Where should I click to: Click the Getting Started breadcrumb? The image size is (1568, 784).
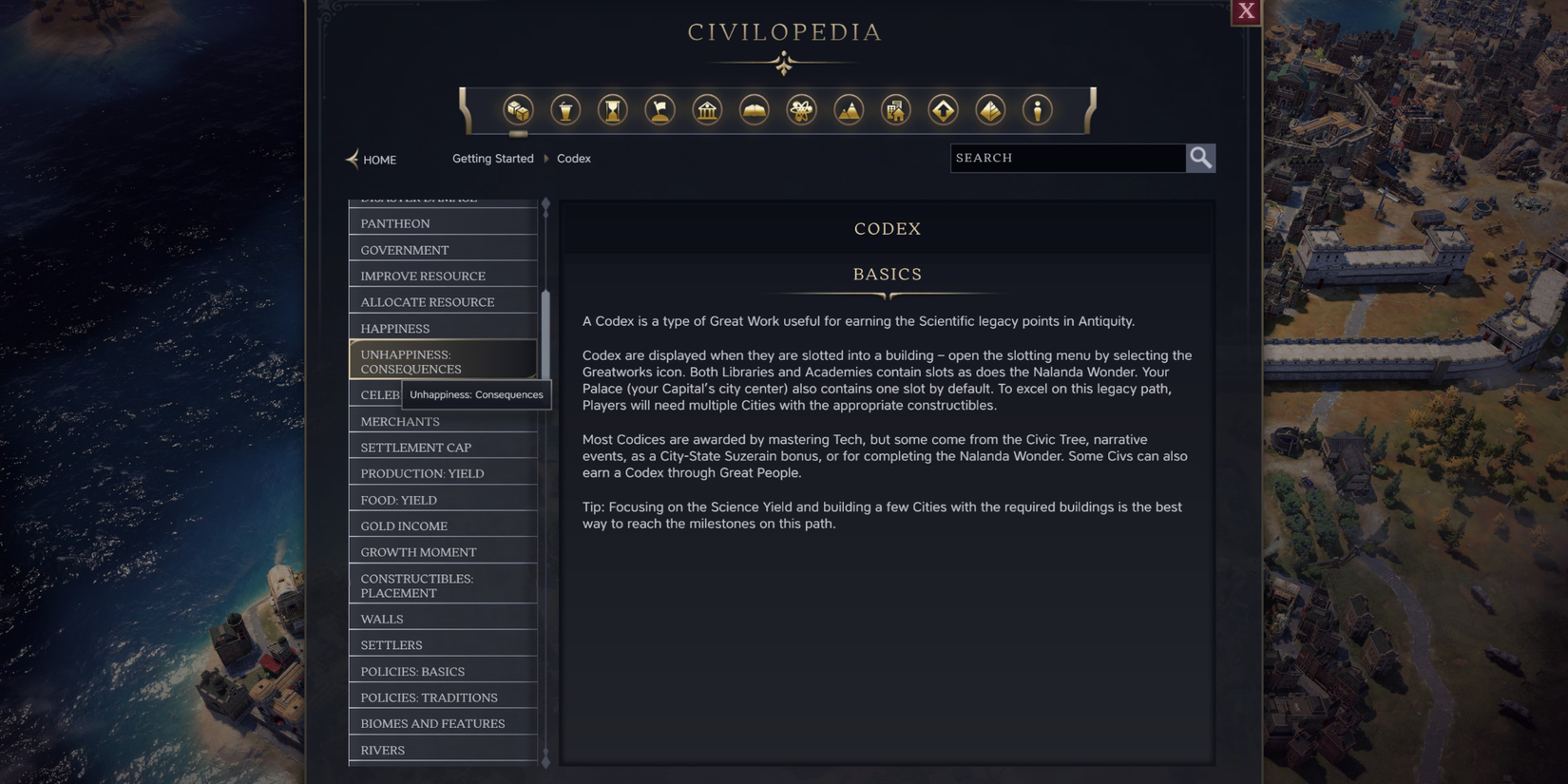point(493,158)
